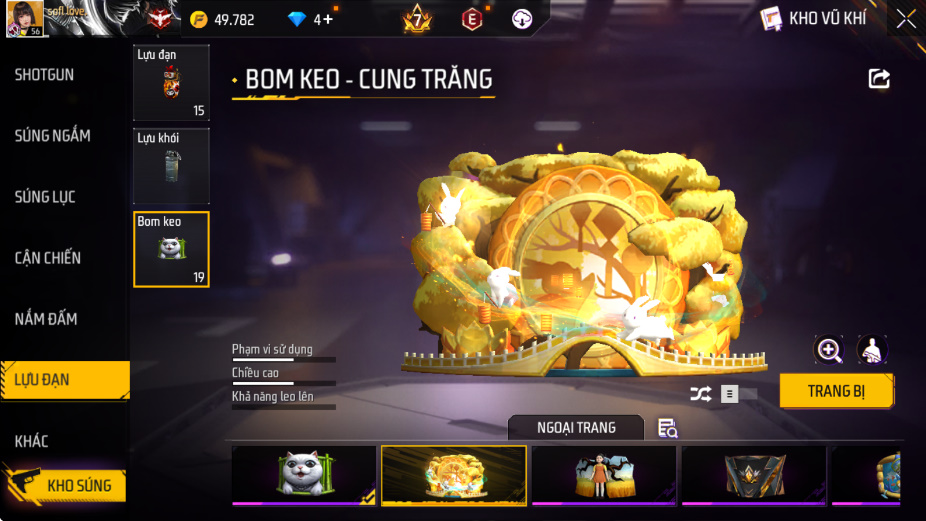Open the Cận Chiến category
Screen dimensions: 926x521
coord(48,258)
